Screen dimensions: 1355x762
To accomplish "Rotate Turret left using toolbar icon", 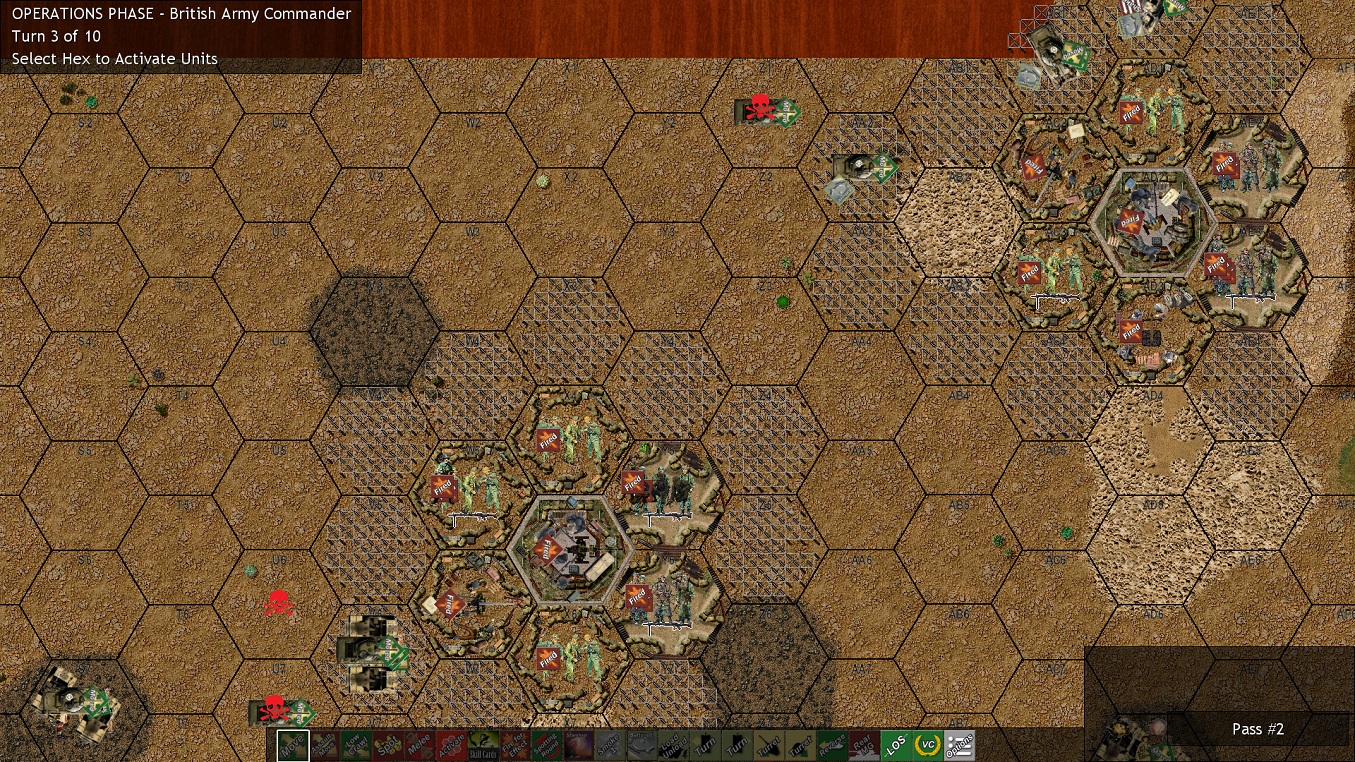I will click(770, 745).
